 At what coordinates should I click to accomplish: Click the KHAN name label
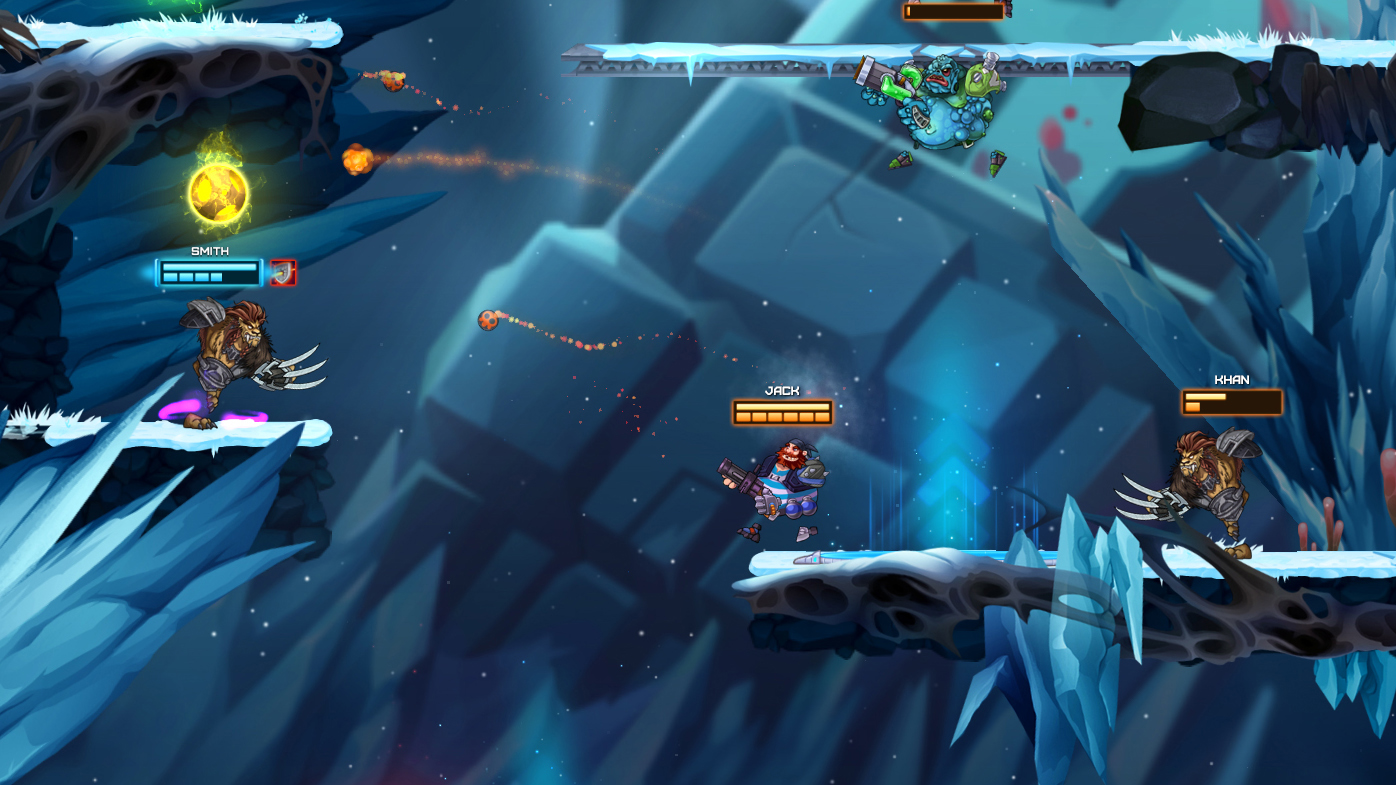point(1231,378)
